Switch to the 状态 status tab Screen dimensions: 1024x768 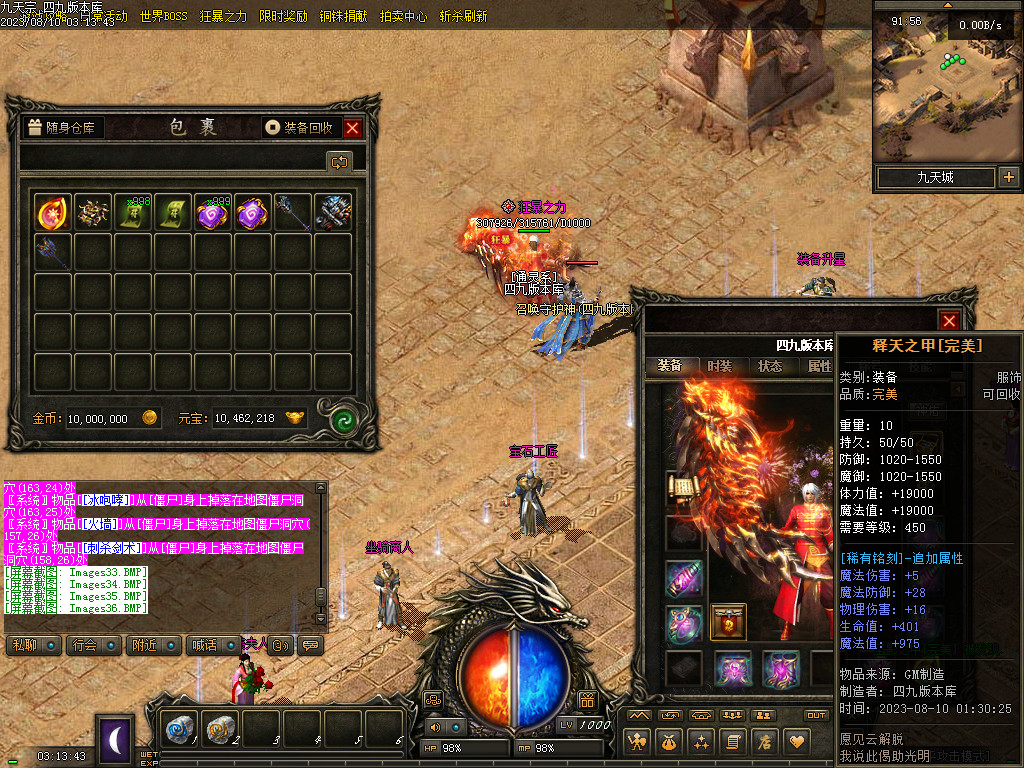tap(770, 366)
